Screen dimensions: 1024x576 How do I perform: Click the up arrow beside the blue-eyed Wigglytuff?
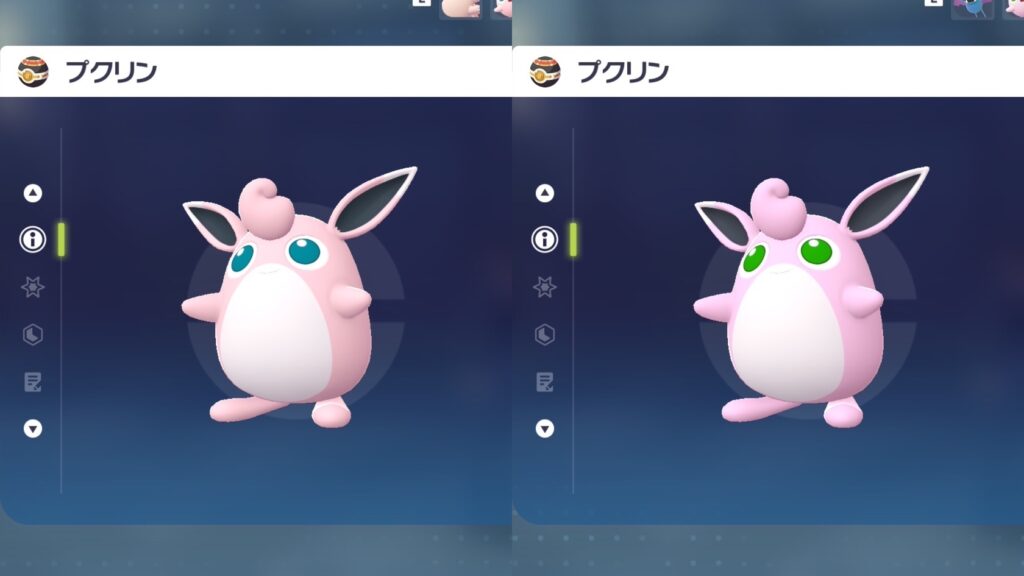(x=33, y=193)
